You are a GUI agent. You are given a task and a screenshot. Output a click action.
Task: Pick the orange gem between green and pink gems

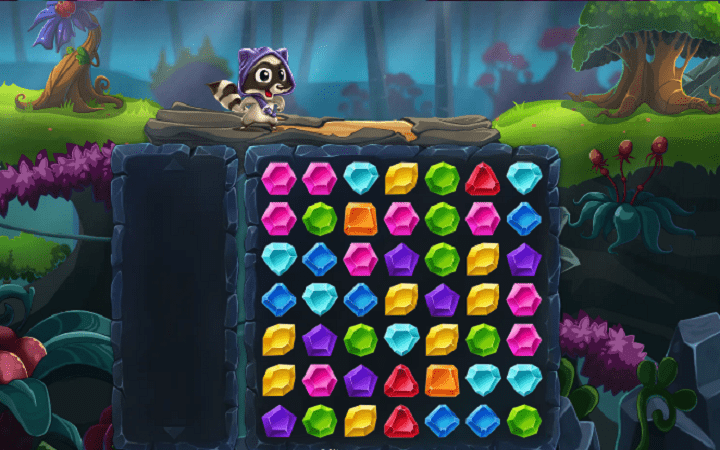(x=361, y=218)
